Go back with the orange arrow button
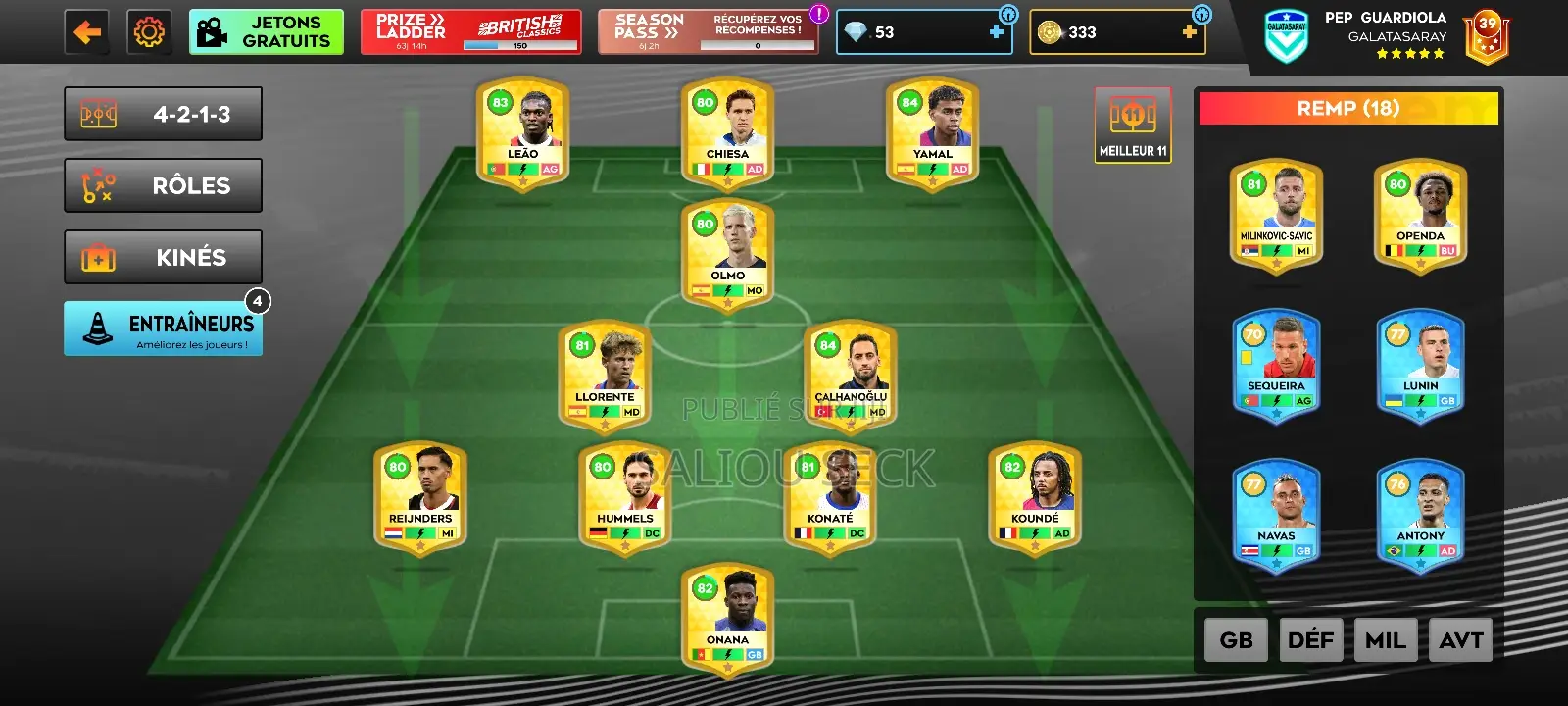The image size is (1568, 706). pos(87,32)
